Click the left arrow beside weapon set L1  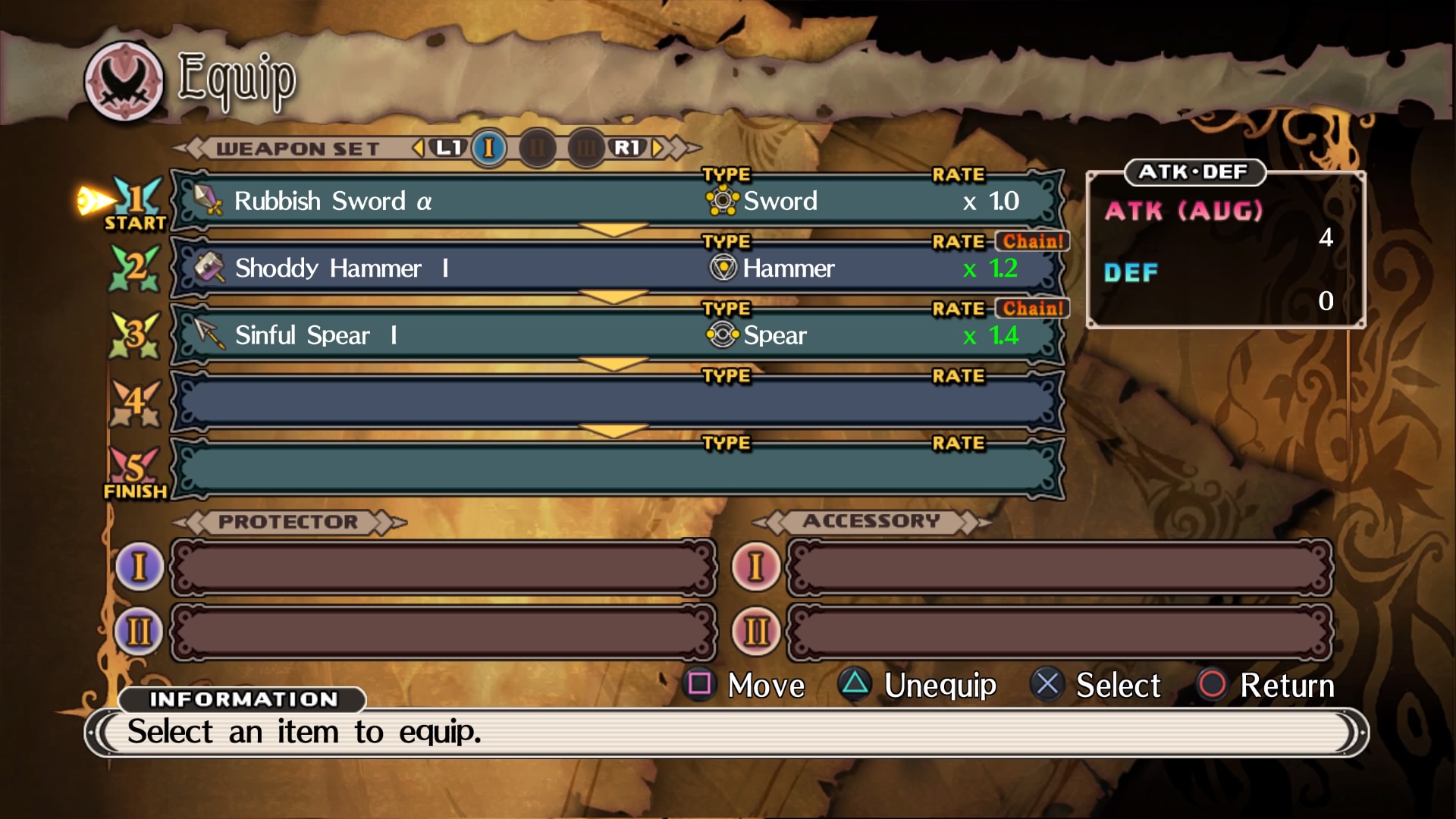[418, 148]
